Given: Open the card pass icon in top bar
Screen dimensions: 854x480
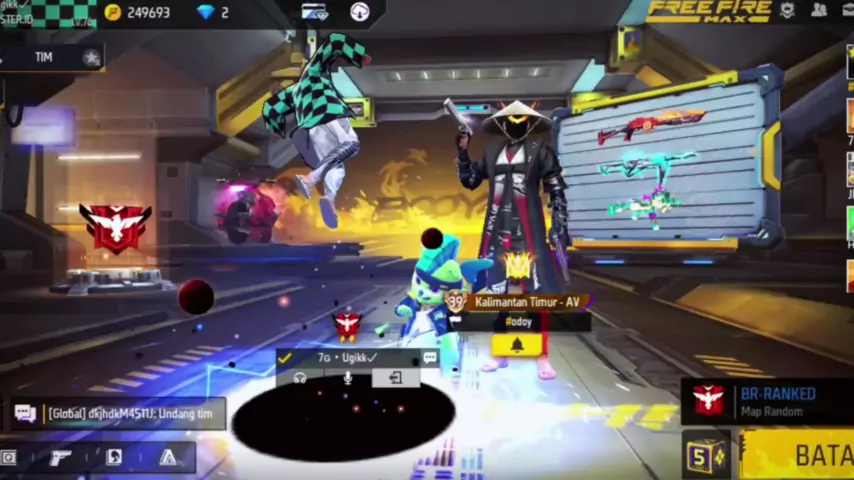Looking at the screenshot, I should point(314,12).
